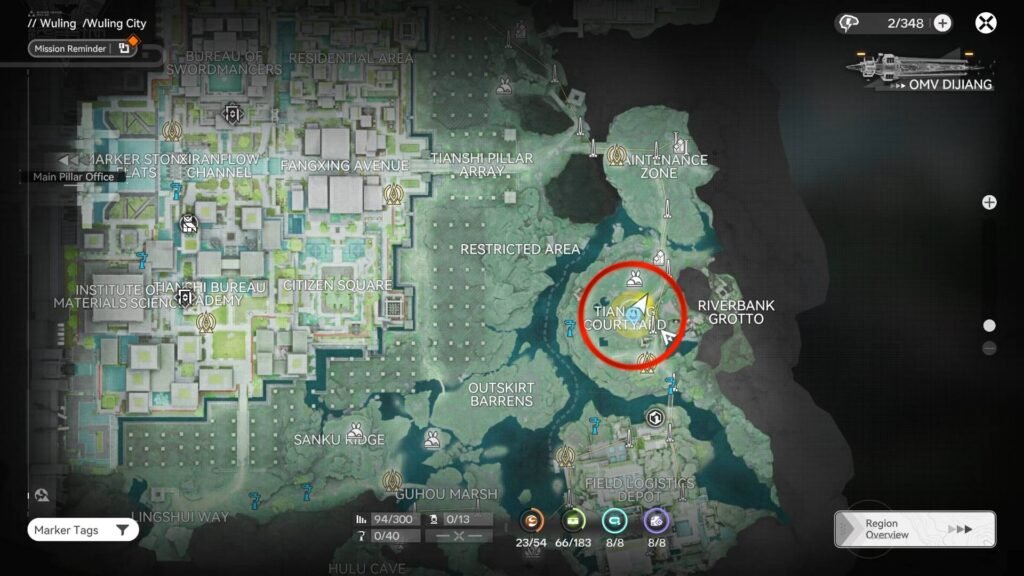Close the map screen
The image size is (1024, 576).
coord(986,23)
